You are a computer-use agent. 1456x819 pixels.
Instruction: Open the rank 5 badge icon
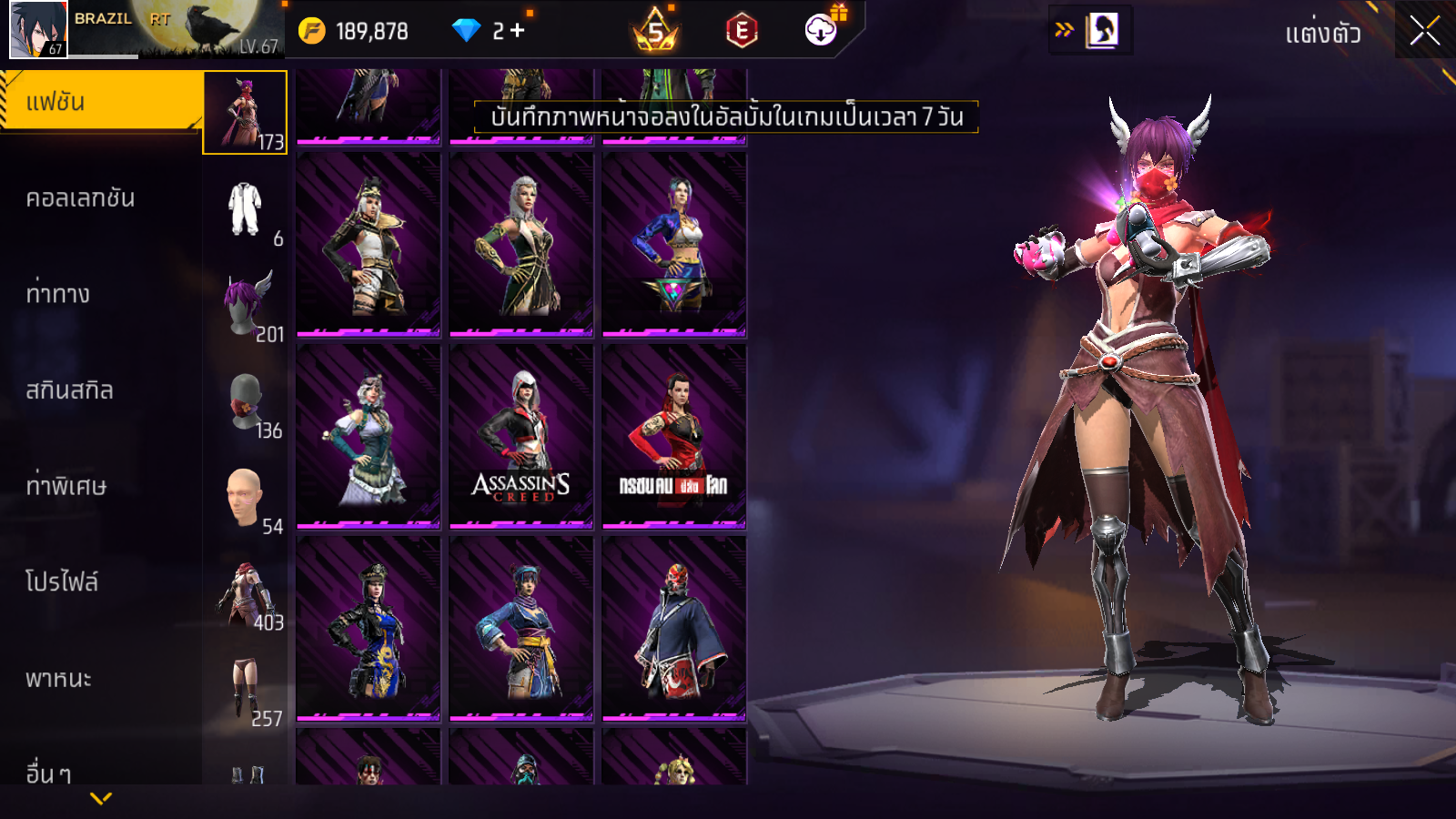click(655, 31)
